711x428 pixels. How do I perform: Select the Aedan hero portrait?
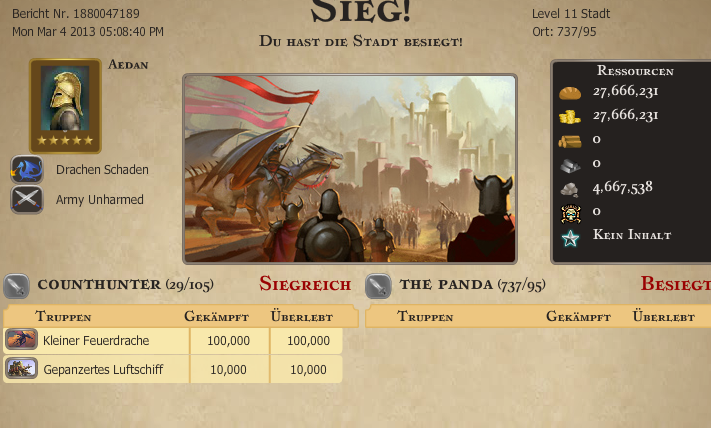(65, 103)
